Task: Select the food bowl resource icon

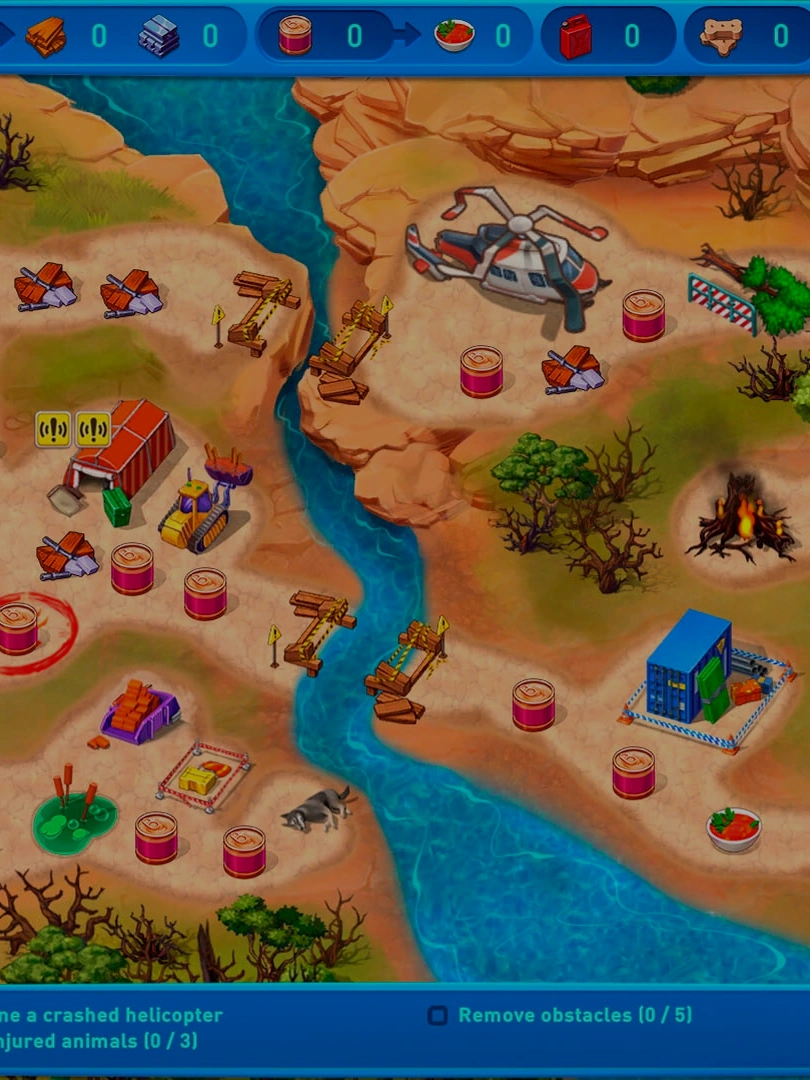Action: pyautogui.click(x=454, y=36)
